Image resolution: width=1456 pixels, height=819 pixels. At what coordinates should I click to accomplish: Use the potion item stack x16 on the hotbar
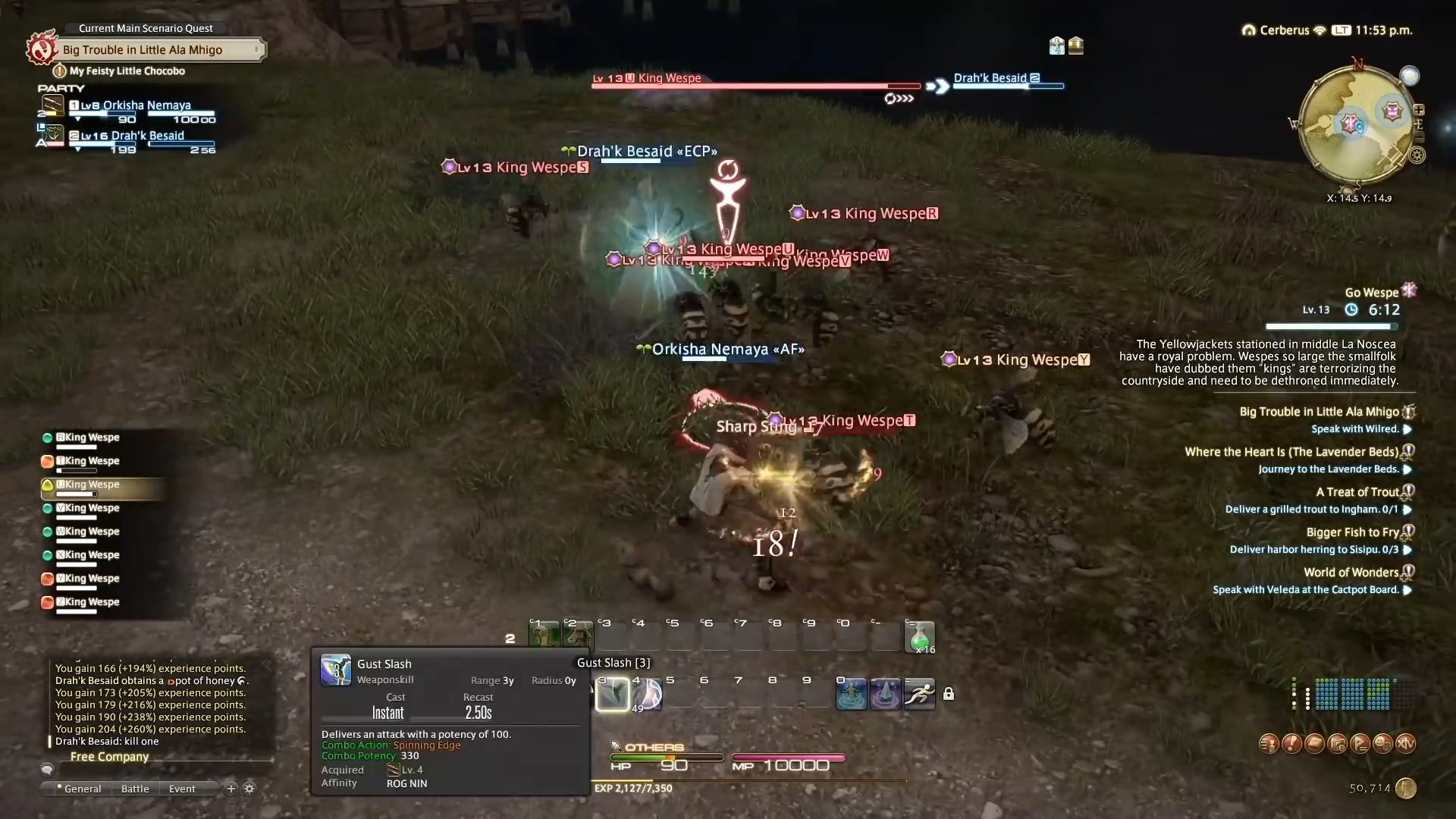click(921, 637)
